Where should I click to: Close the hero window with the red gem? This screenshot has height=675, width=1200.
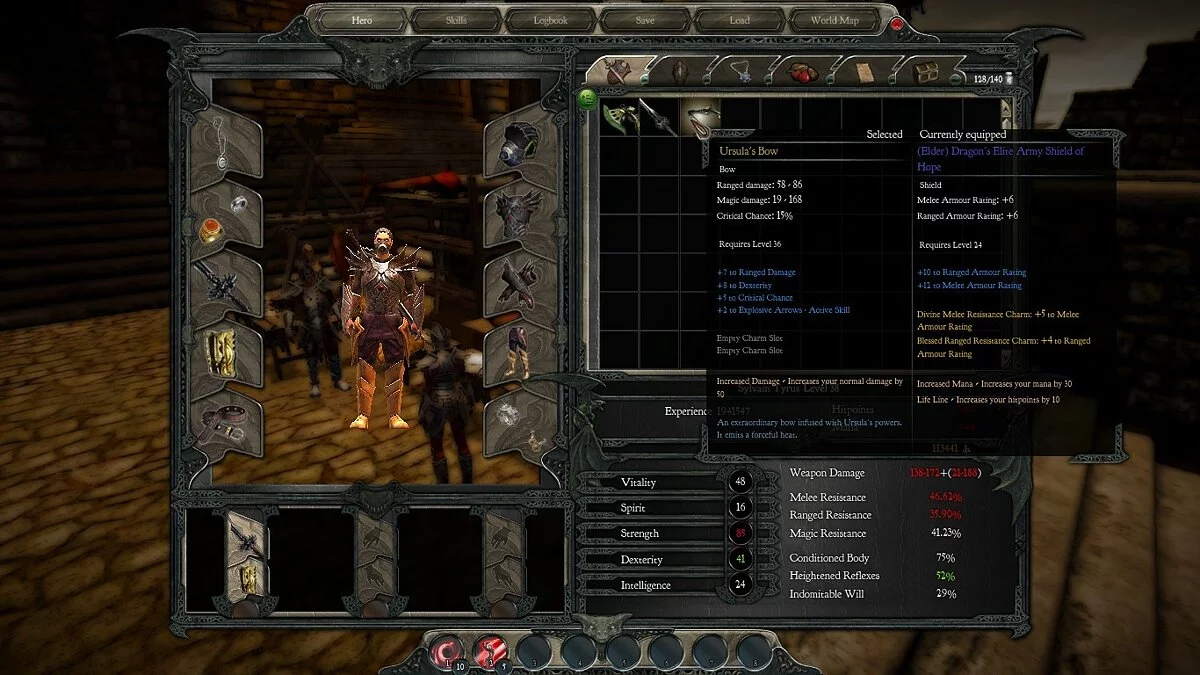click(x=896, y=23)
